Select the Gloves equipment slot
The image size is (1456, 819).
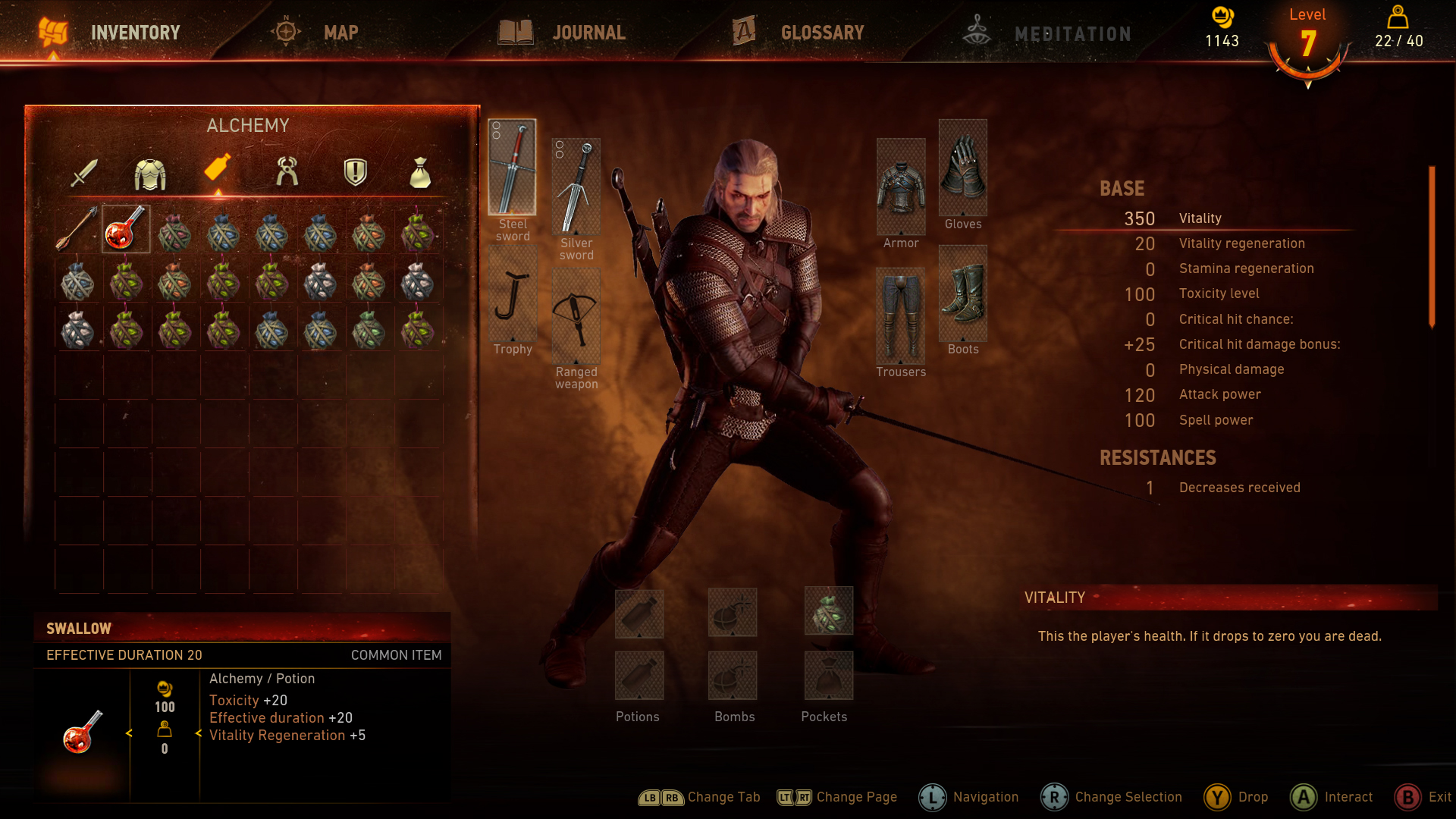point(962,167)
